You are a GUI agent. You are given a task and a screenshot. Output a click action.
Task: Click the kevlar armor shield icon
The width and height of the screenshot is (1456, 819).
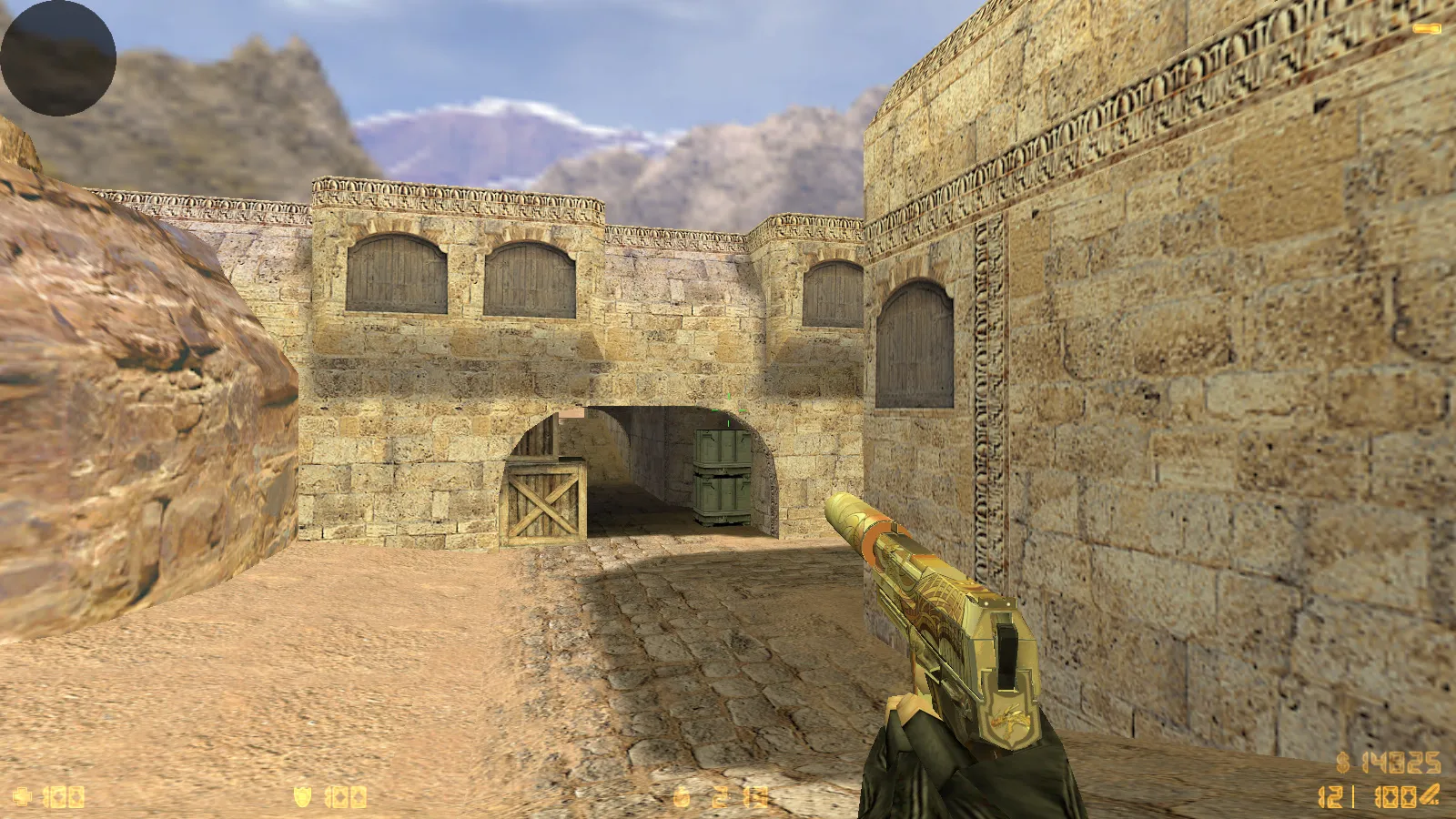(x=303, y=797)
